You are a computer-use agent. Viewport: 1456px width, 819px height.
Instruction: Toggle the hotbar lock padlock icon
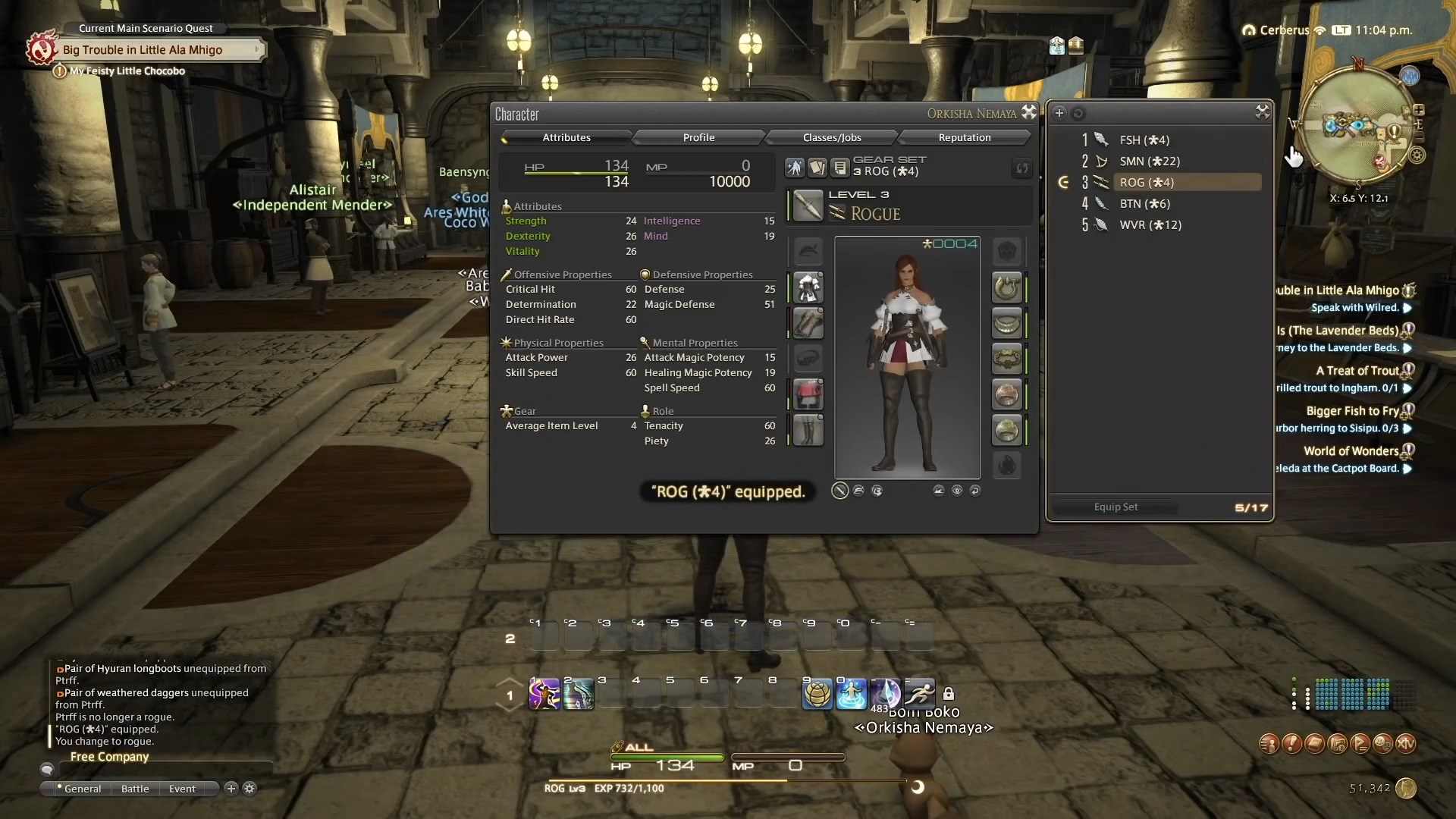[x=950, y=694]
